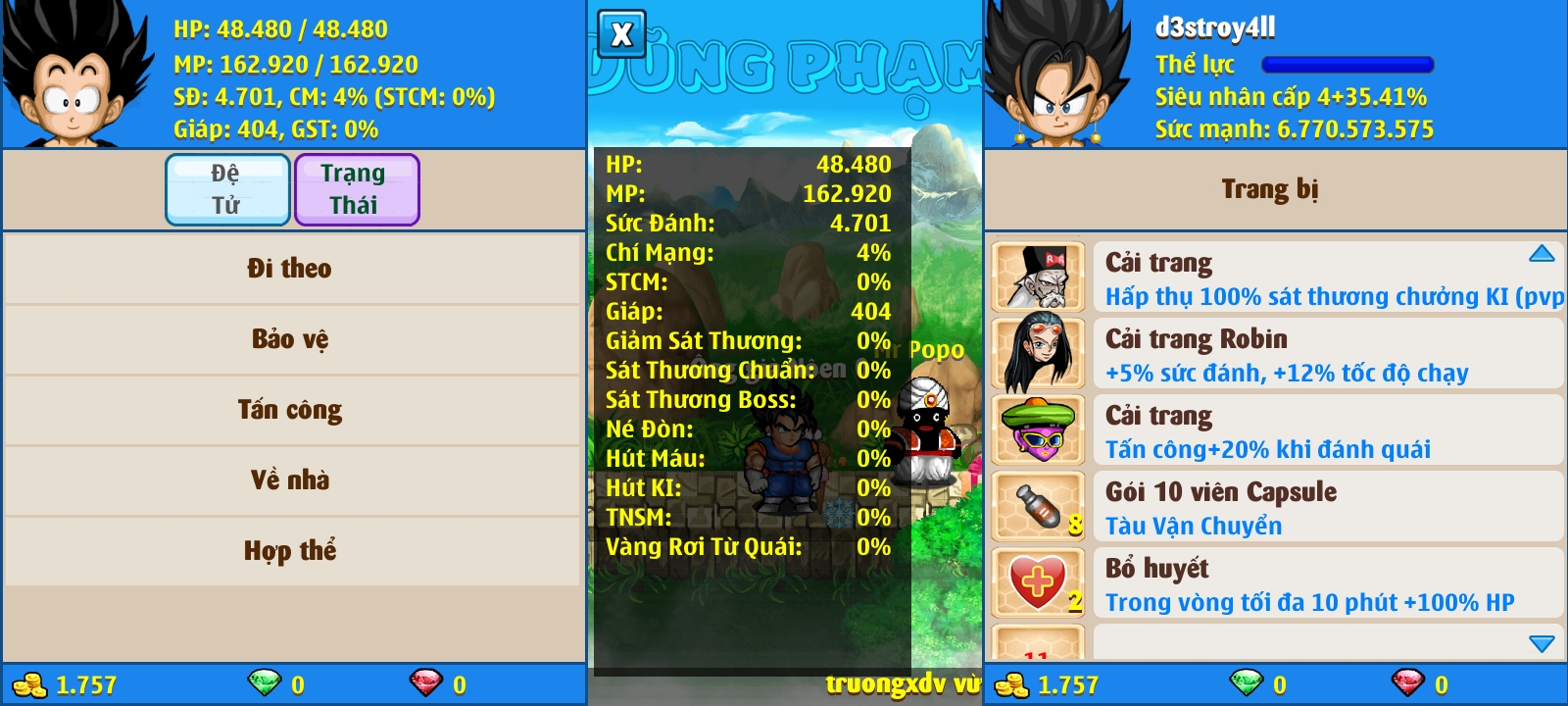Click the down arrow in the equipment list
This screenshot has width=1568, height=706.
(x=1542, y=643)
